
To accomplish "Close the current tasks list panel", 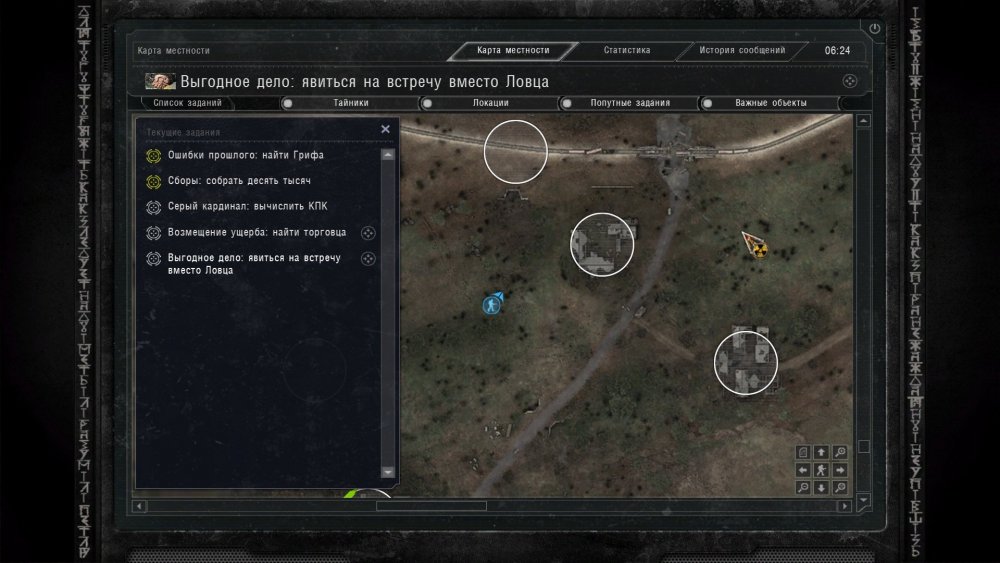I will [x=386, y=129].
